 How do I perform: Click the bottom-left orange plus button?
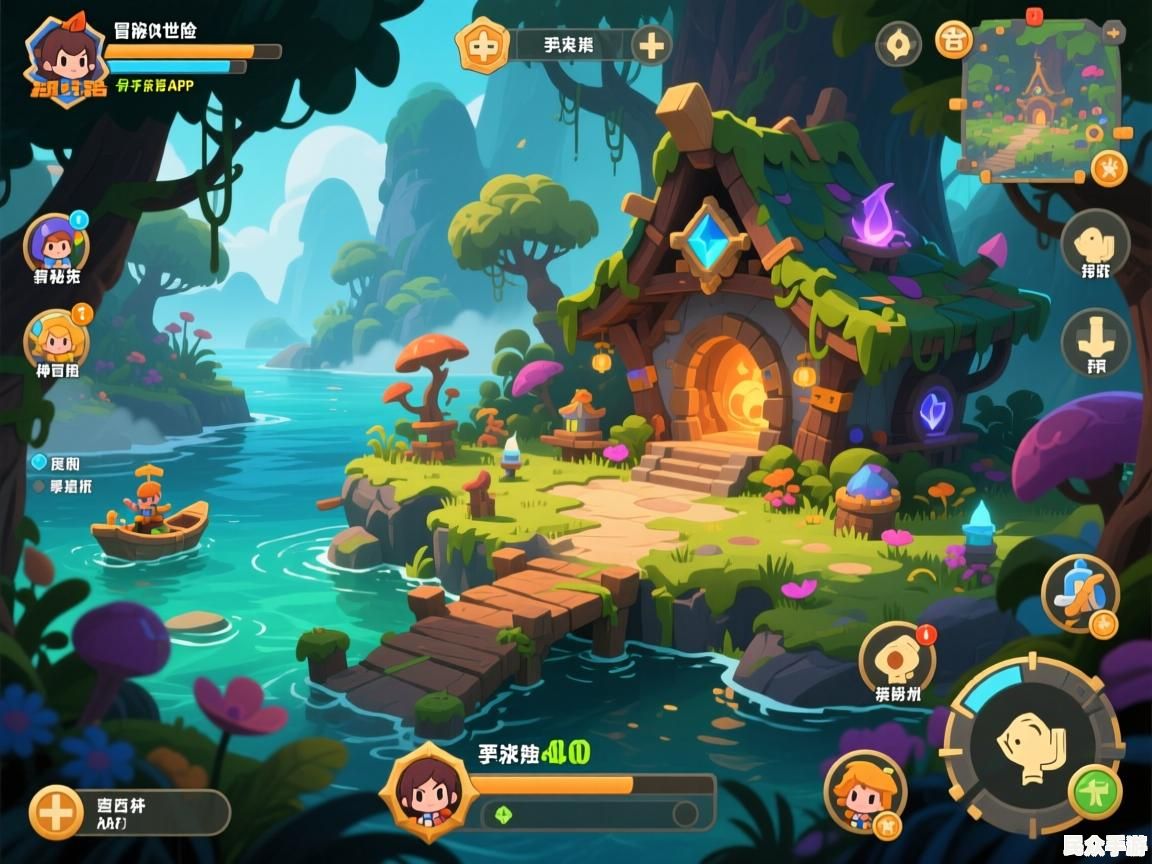pos(56,812)
